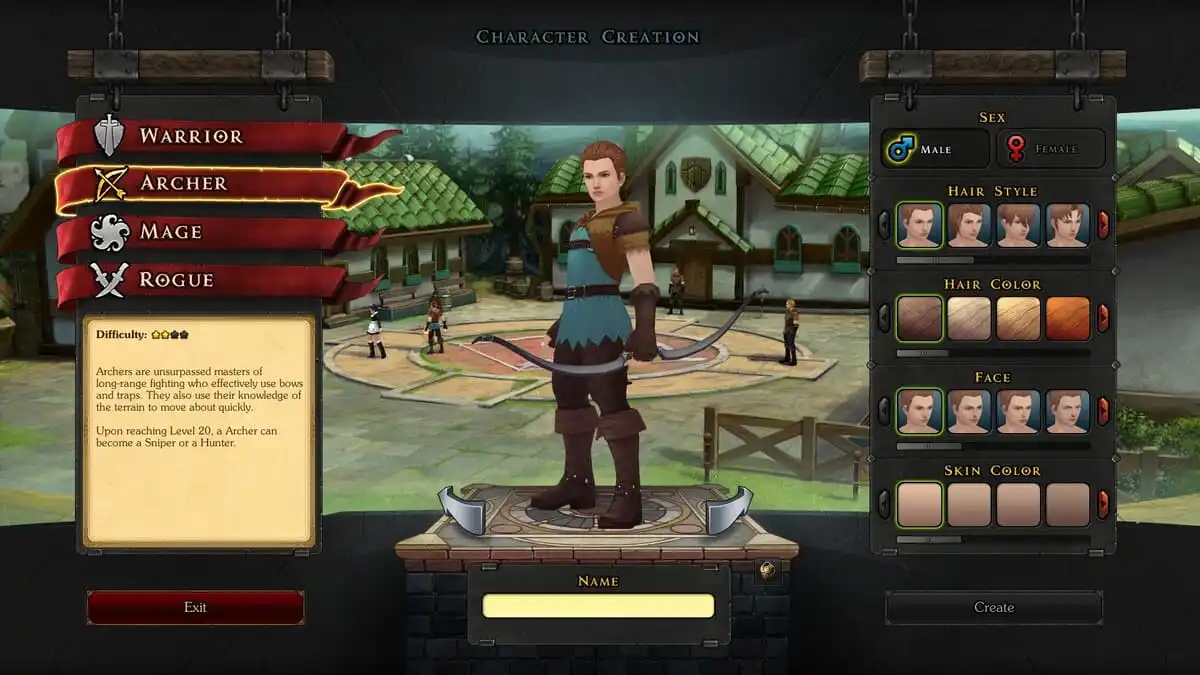Screen dimensions: 1200x675
Task: Click the Create button
Action: point(994,607)
